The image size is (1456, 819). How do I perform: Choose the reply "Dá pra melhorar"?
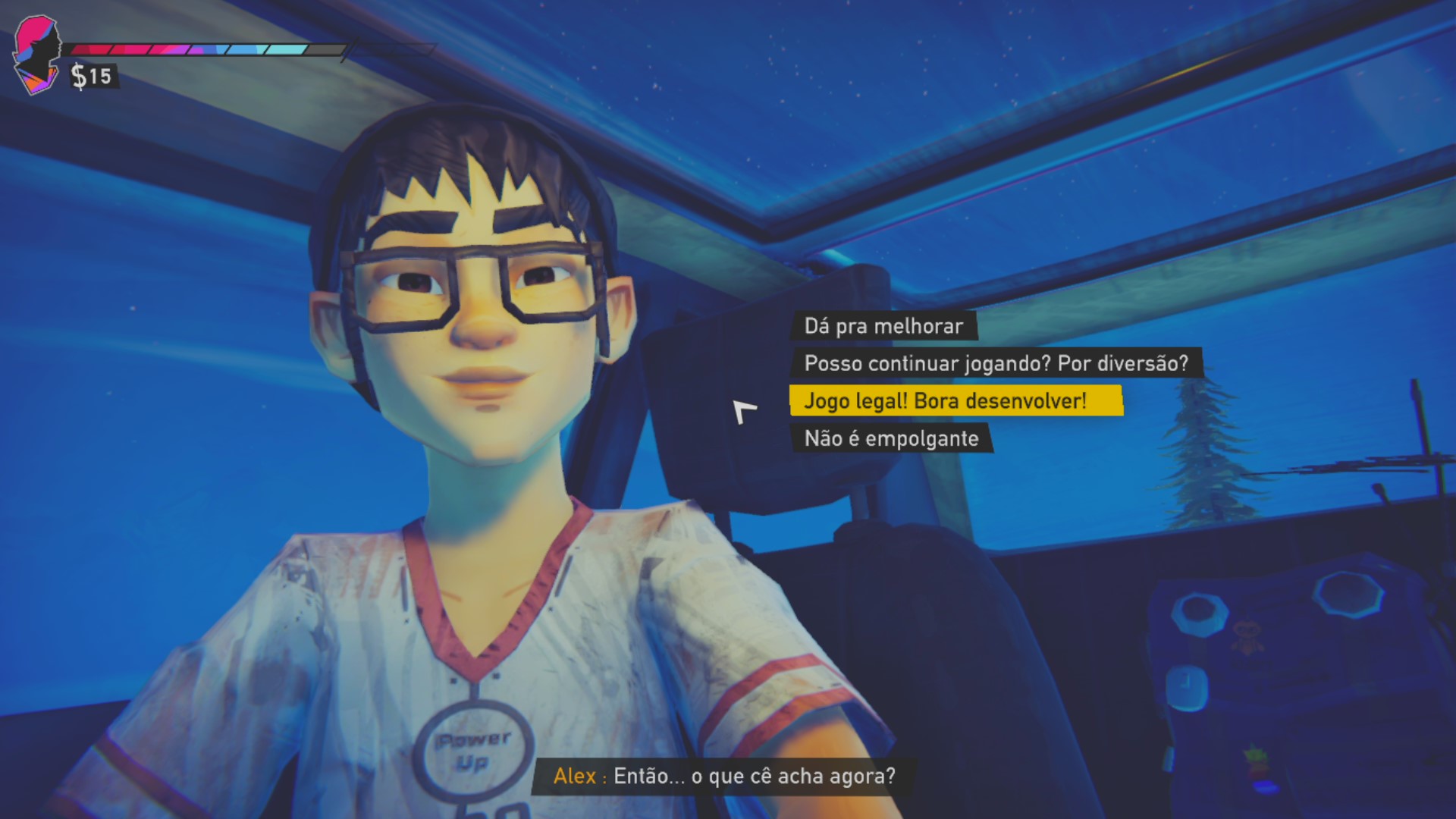883,326
